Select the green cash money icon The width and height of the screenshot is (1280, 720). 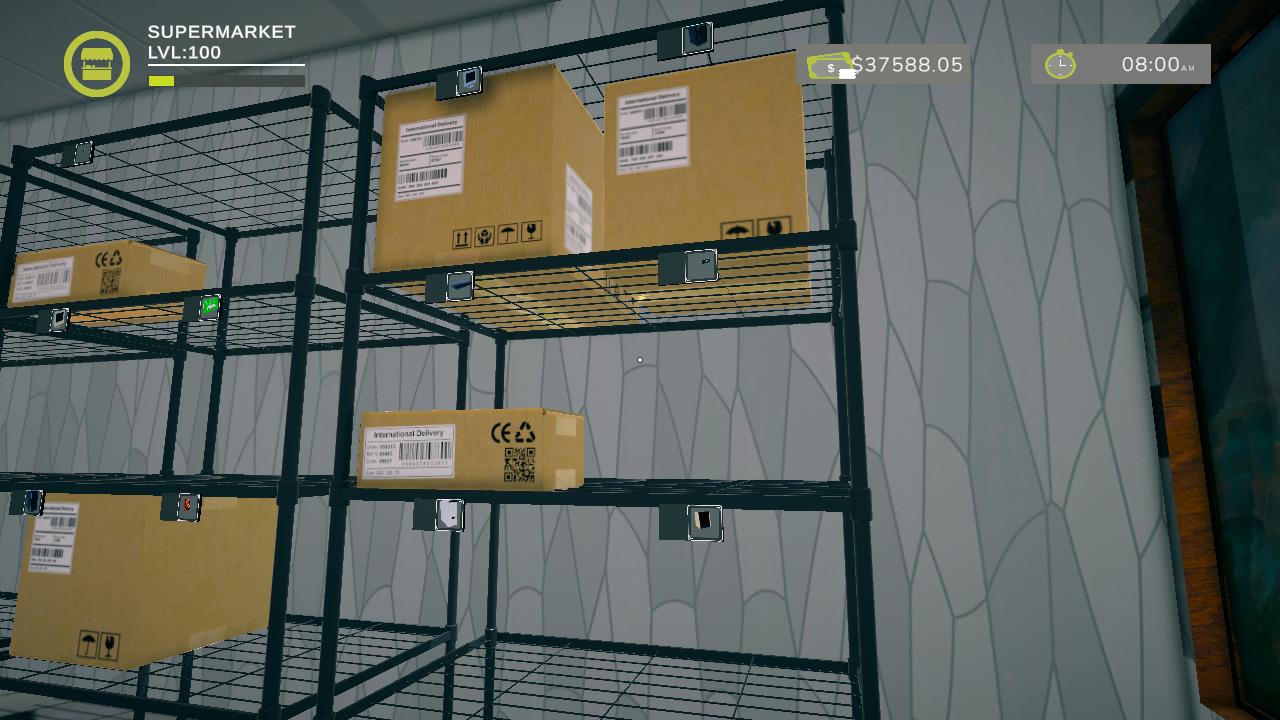click(829, 66)
